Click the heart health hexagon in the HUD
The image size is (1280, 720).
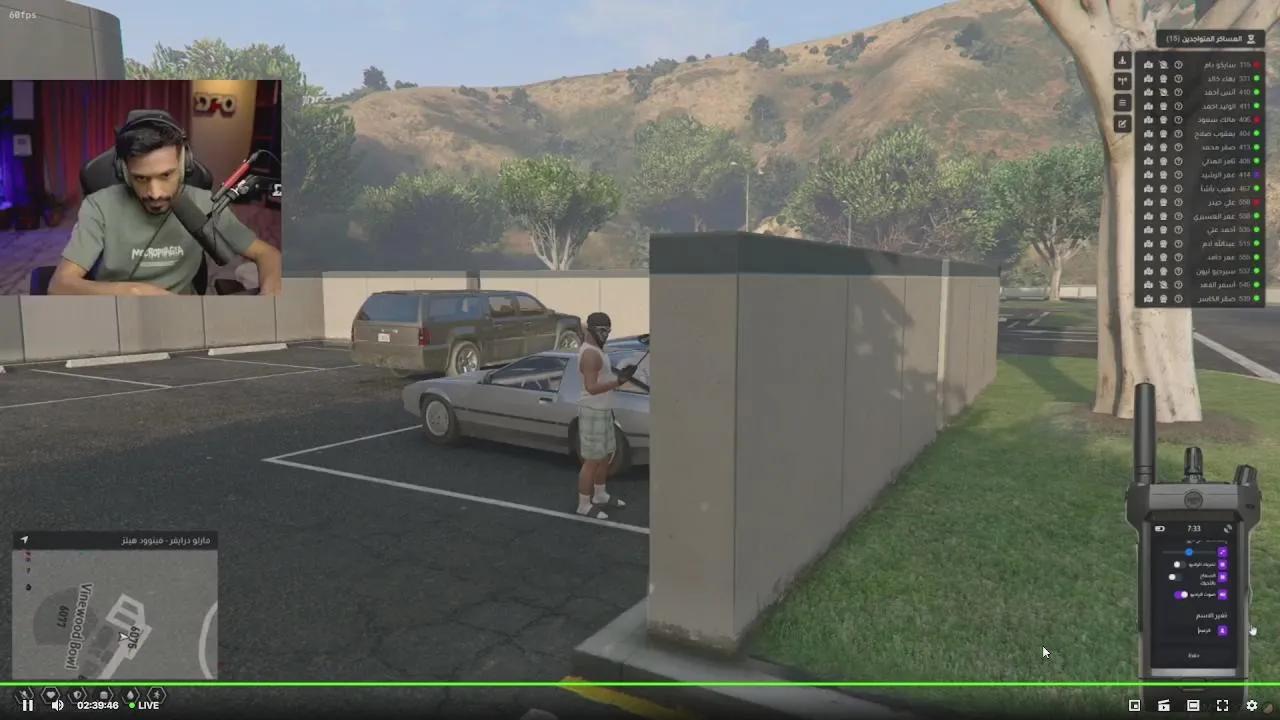pos(50,694)
